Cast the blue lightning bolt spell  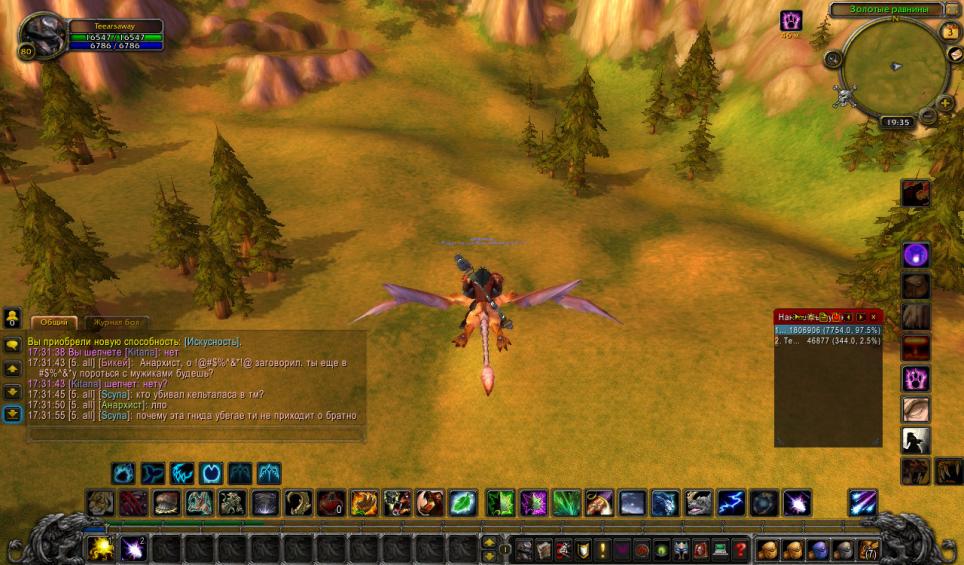point(732,502)
